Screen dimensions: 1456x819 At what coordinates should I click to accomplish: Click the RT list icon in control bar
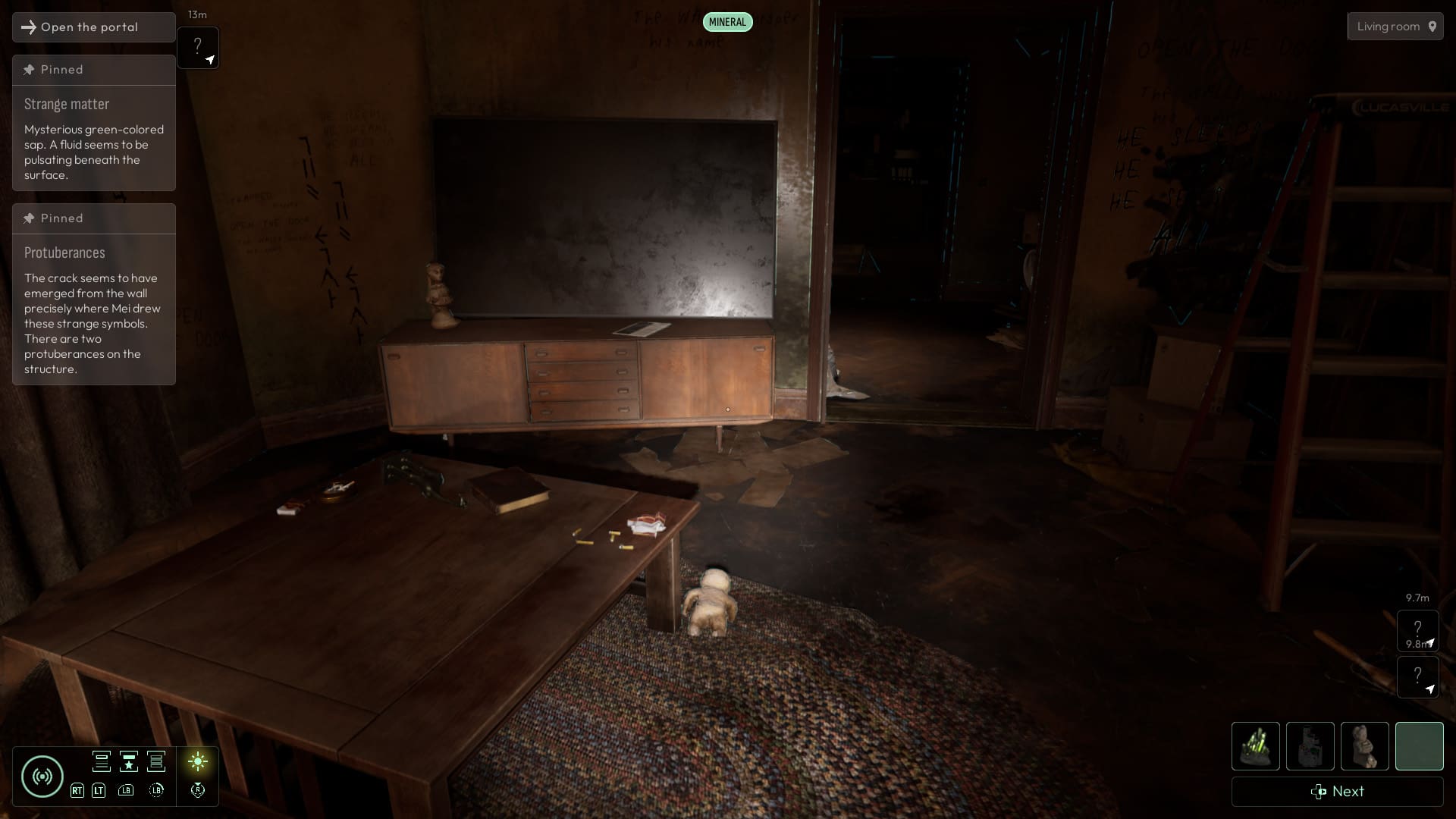pos(102,761)
